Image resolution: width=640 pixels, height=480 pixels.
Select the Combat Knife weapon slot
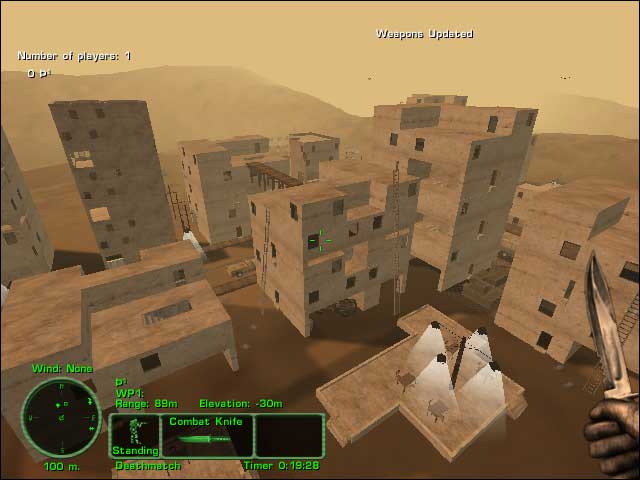click(206, 436)
